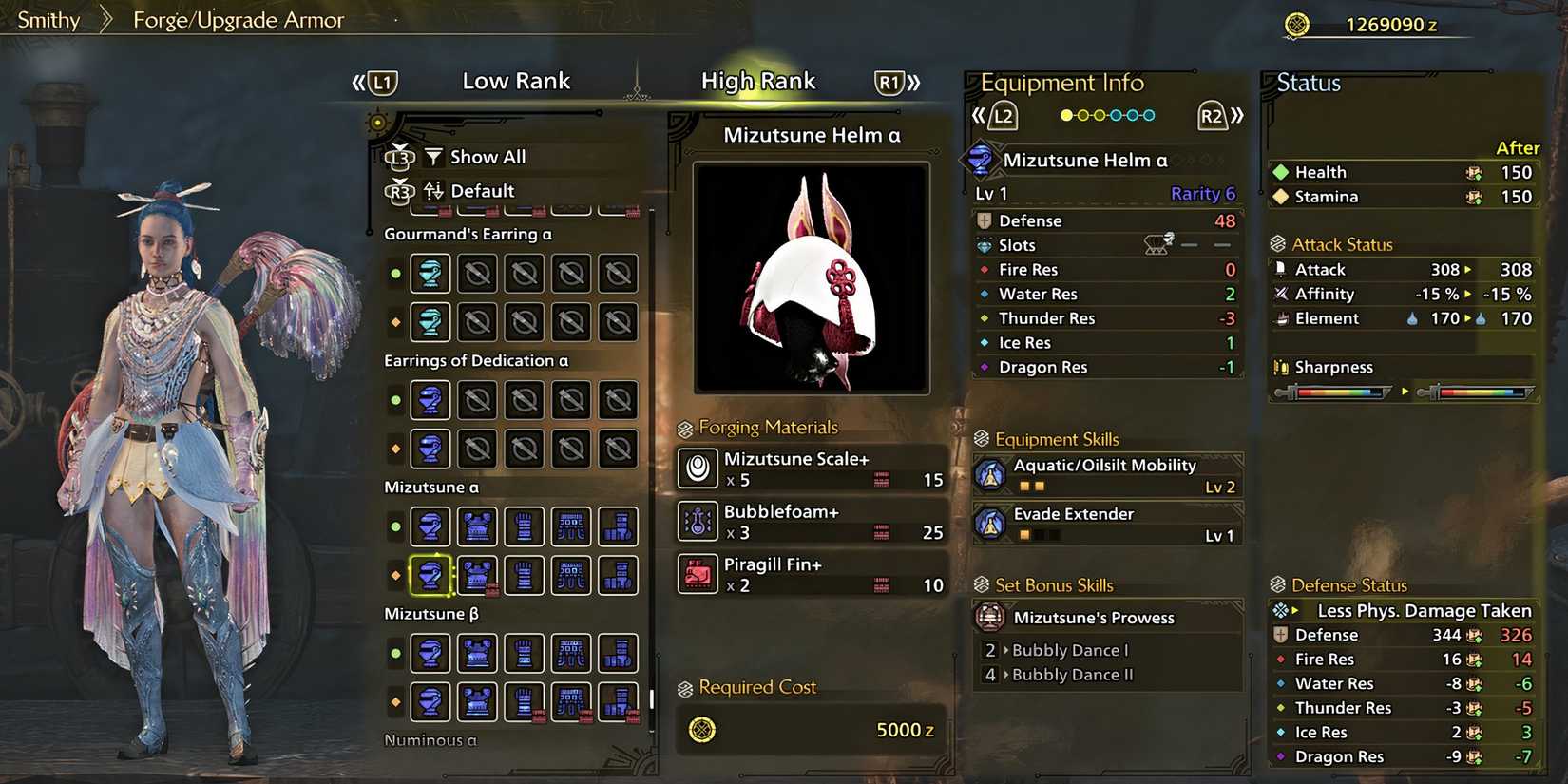This screenshot has height=784, width=1568.
Task: Click the green dot beside Mizutsune α
Action: (395, 526)
